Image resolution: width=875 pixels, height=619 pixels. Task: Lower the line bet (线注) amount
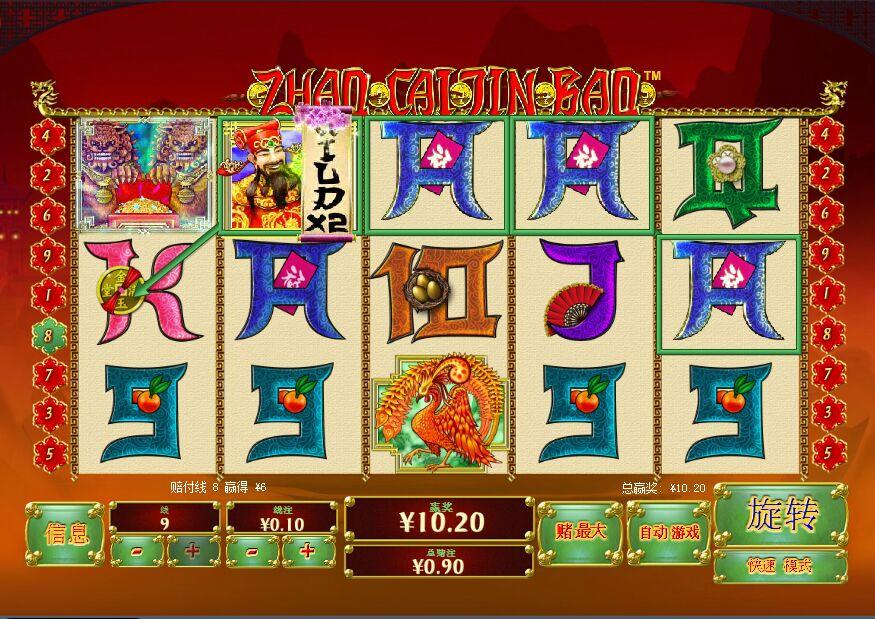click(x=253, y=550)
